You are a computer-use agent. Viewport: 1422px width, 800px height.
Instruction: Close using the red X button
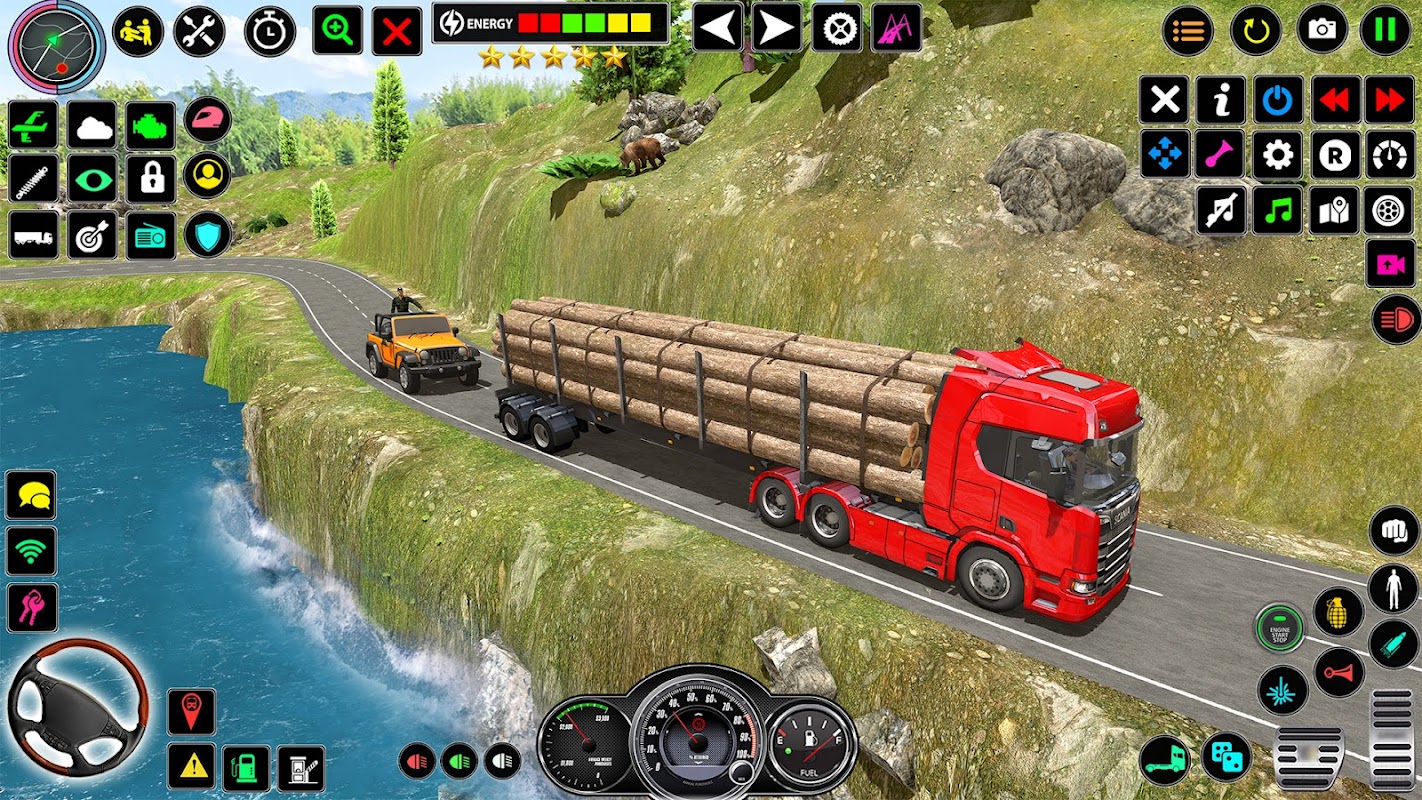coord(396,30)
